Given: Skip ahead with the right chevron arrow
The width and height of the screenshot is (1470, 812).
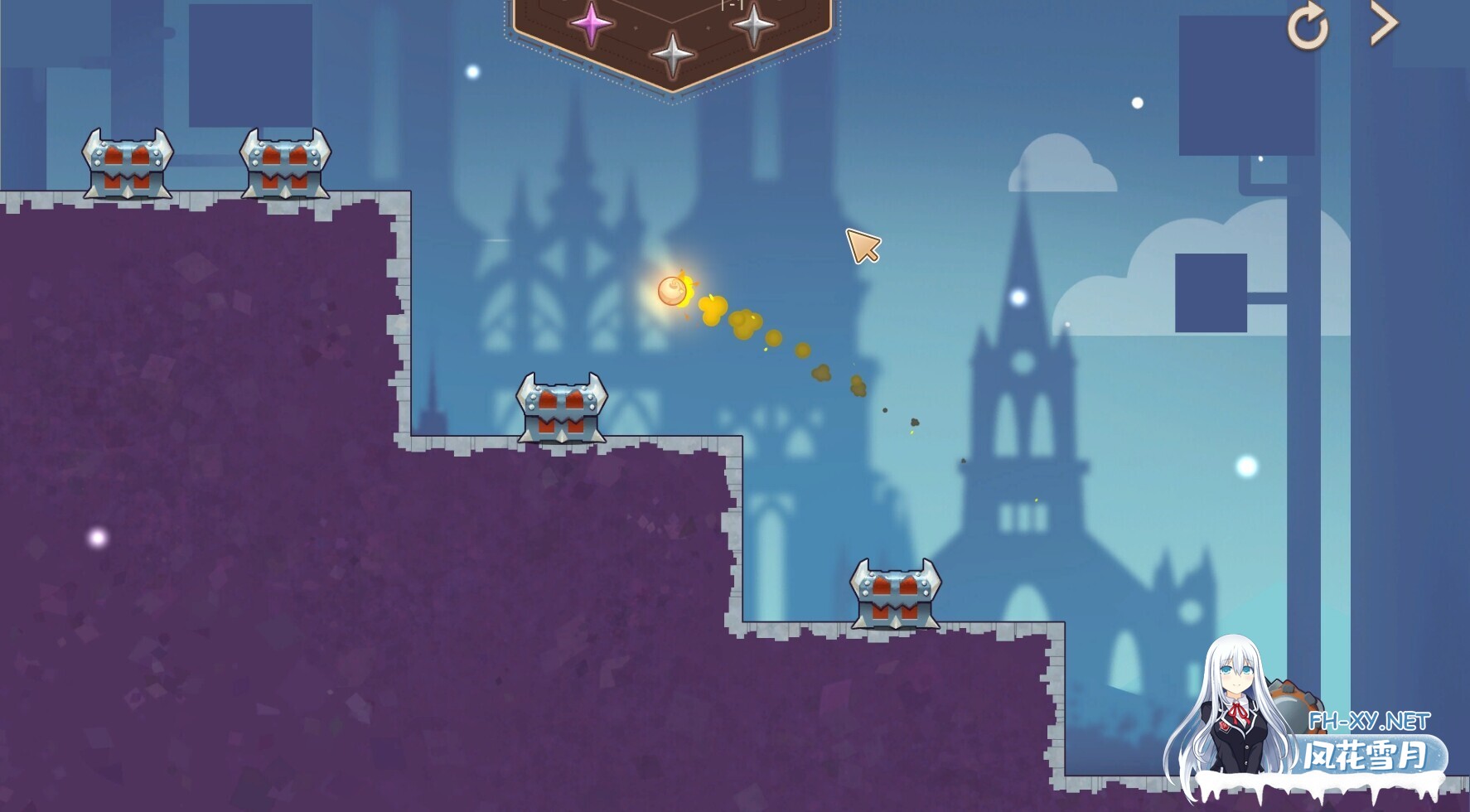Looking at the screenshot, I should pyautogui.click(x=1383, y=24).
